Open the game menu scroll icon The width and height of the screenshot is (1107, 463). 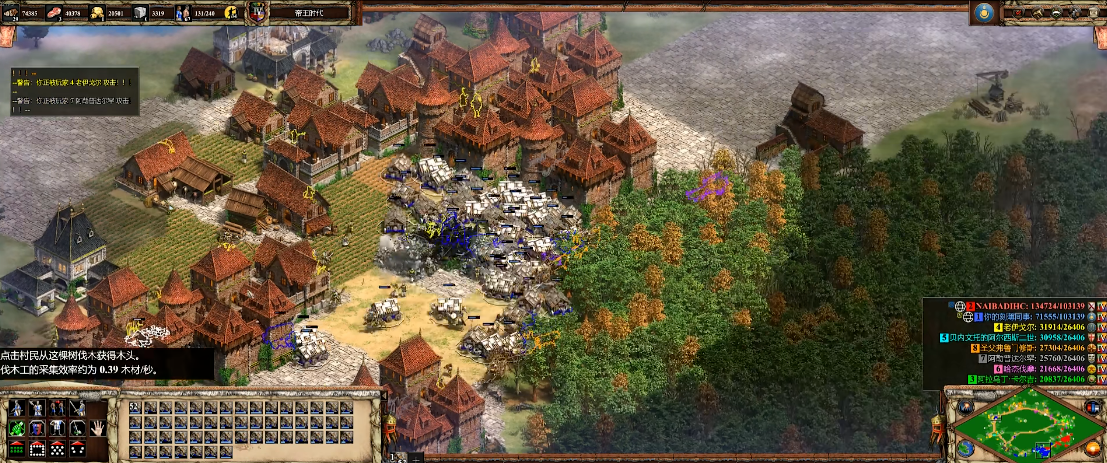[x=1091, y=12]
